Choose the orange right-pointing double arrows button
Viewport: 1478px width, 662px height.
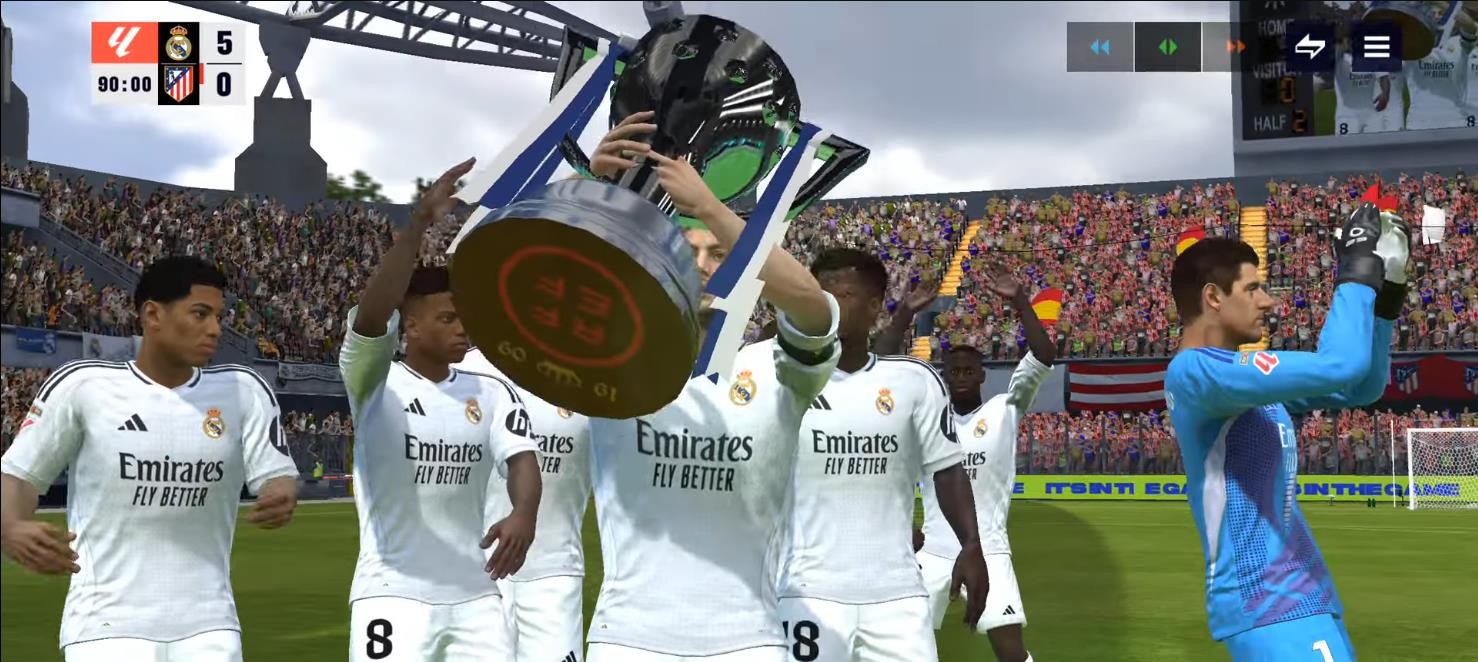pyautogui.click(x=1235, y=47)
